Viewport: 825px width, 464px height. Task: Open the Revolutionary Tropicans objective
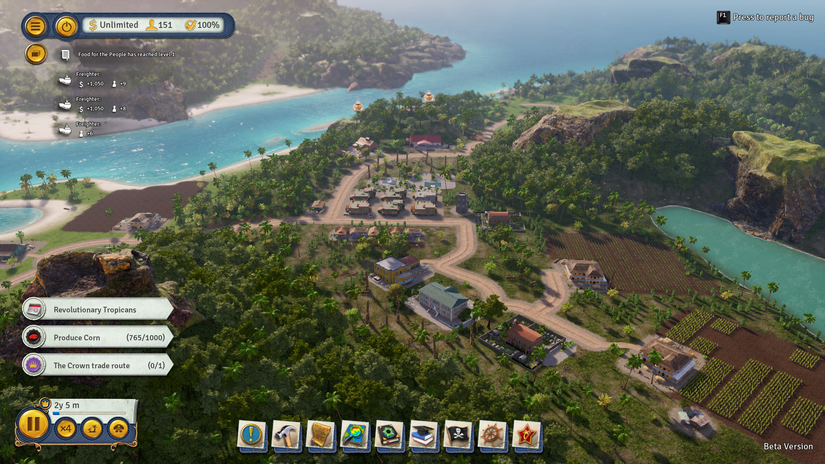[x=98, y=310]
